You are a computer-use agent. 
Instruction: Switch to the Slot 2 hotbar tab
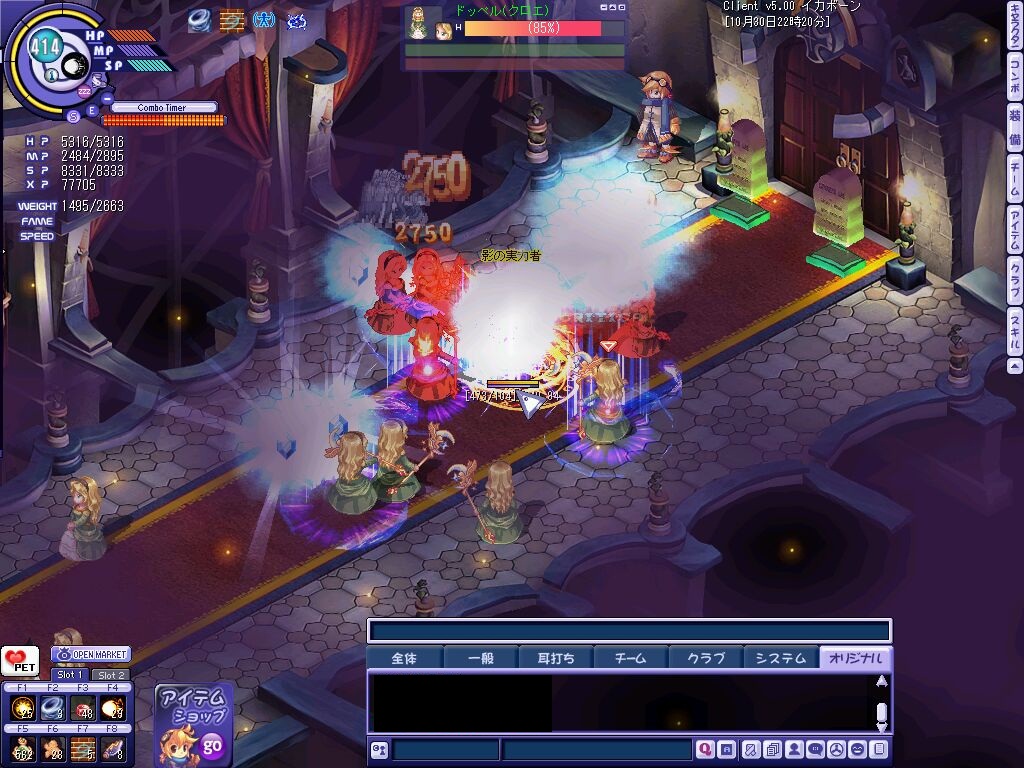click(110, 675)
